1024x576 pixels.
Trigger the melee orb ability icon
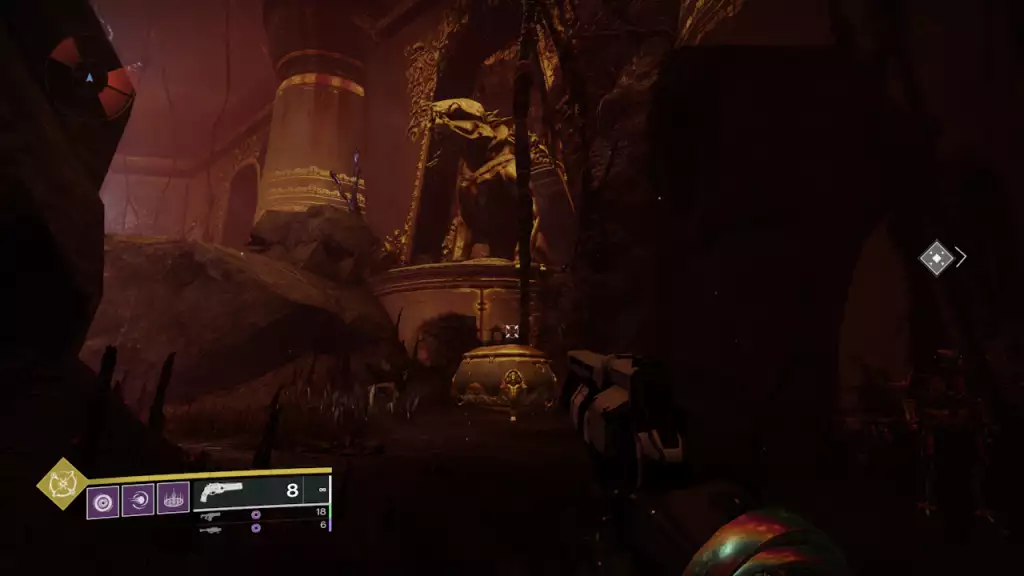(137, 499)
